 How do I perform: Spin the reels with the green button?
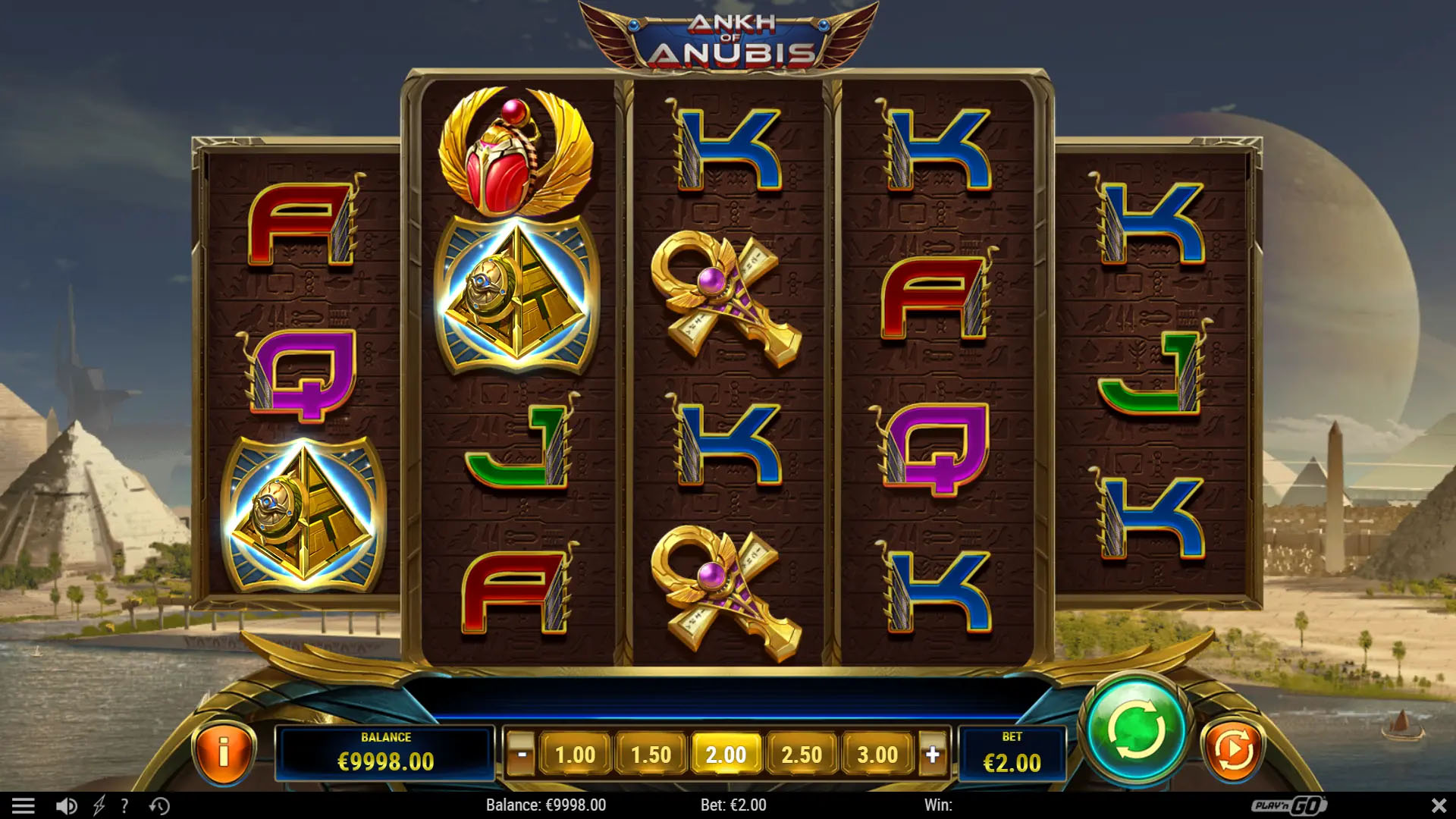pyautogui.click(x=1136, y=730)
